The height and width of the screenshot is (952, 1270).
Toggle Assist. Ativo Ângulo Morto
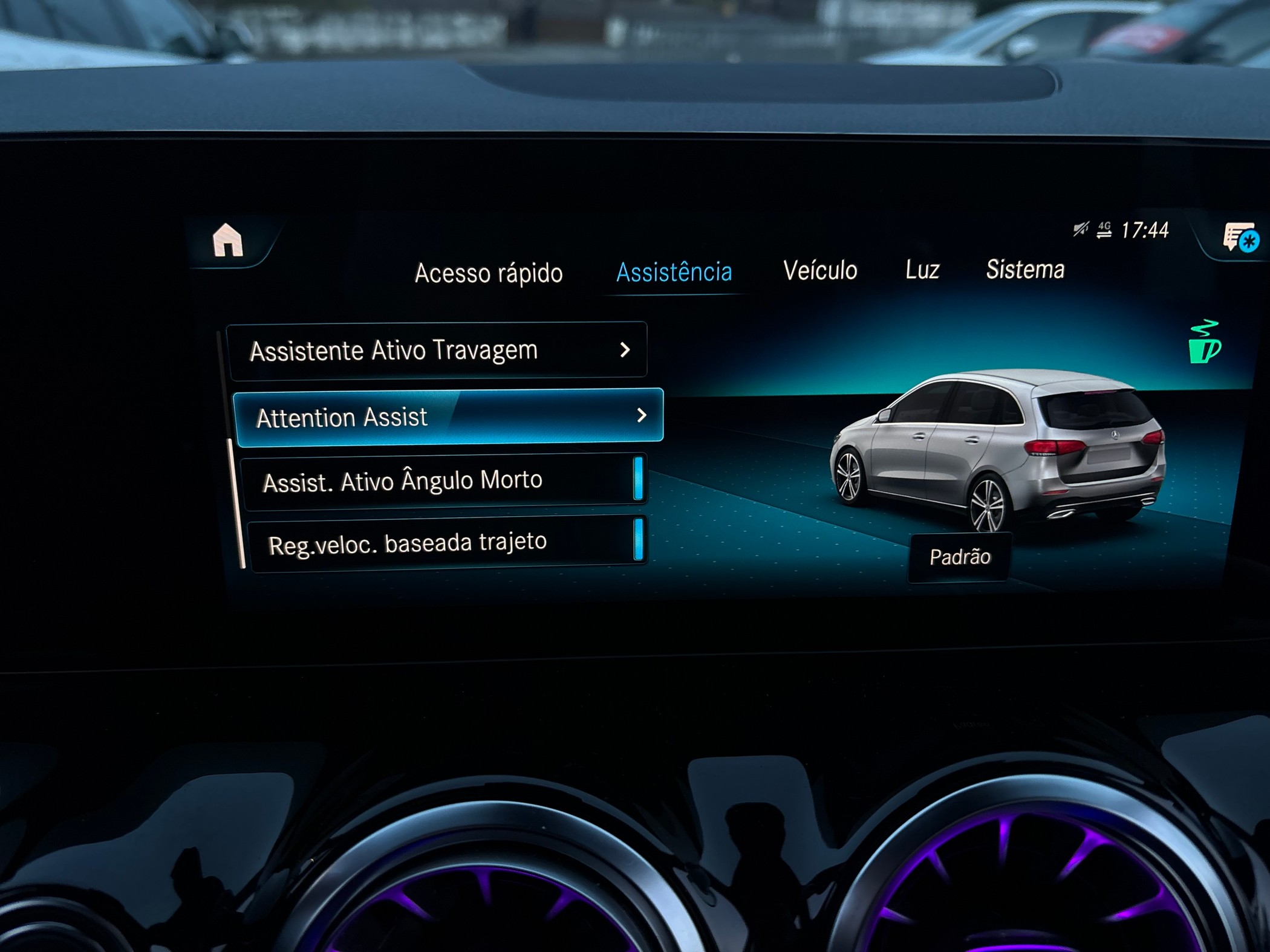coord(444,481)
